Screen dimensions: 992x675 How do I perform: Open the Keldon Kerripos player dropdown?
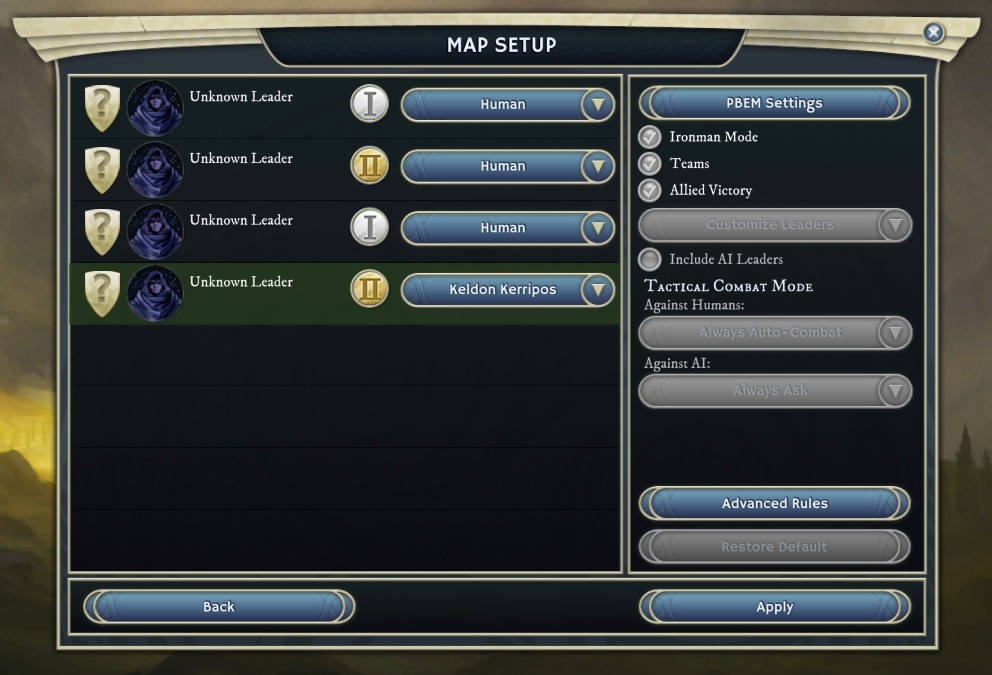[507, 290]
